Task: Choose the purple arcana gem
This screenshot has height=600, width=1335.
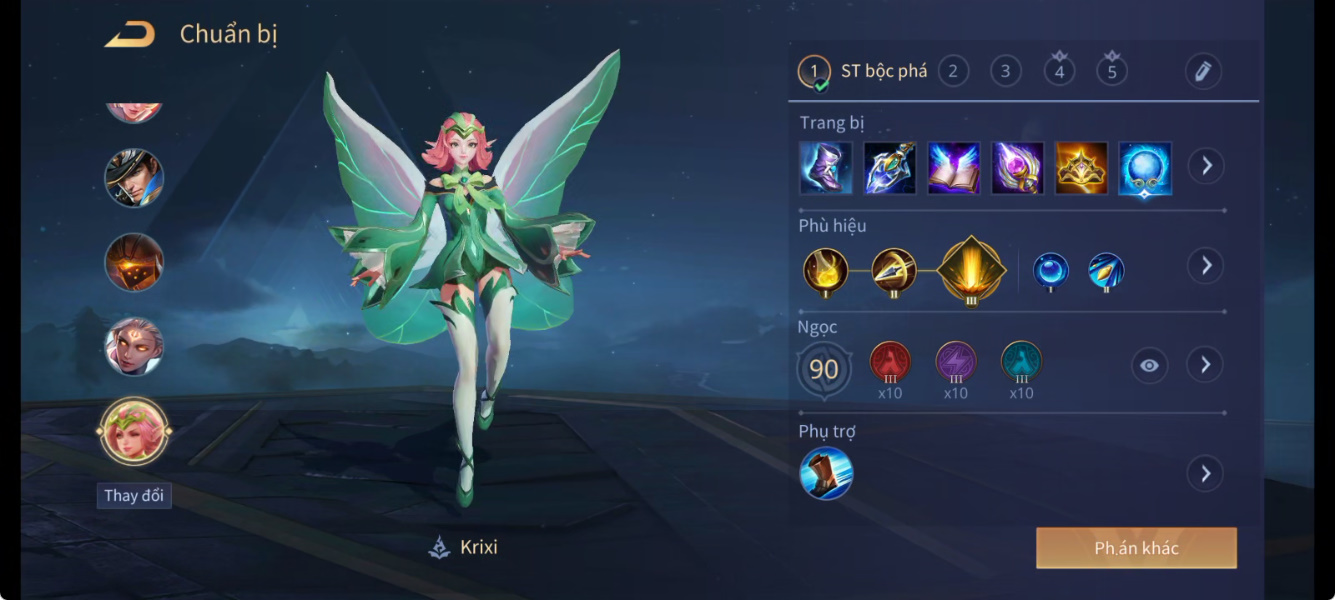Action: (x=956, y=362)
